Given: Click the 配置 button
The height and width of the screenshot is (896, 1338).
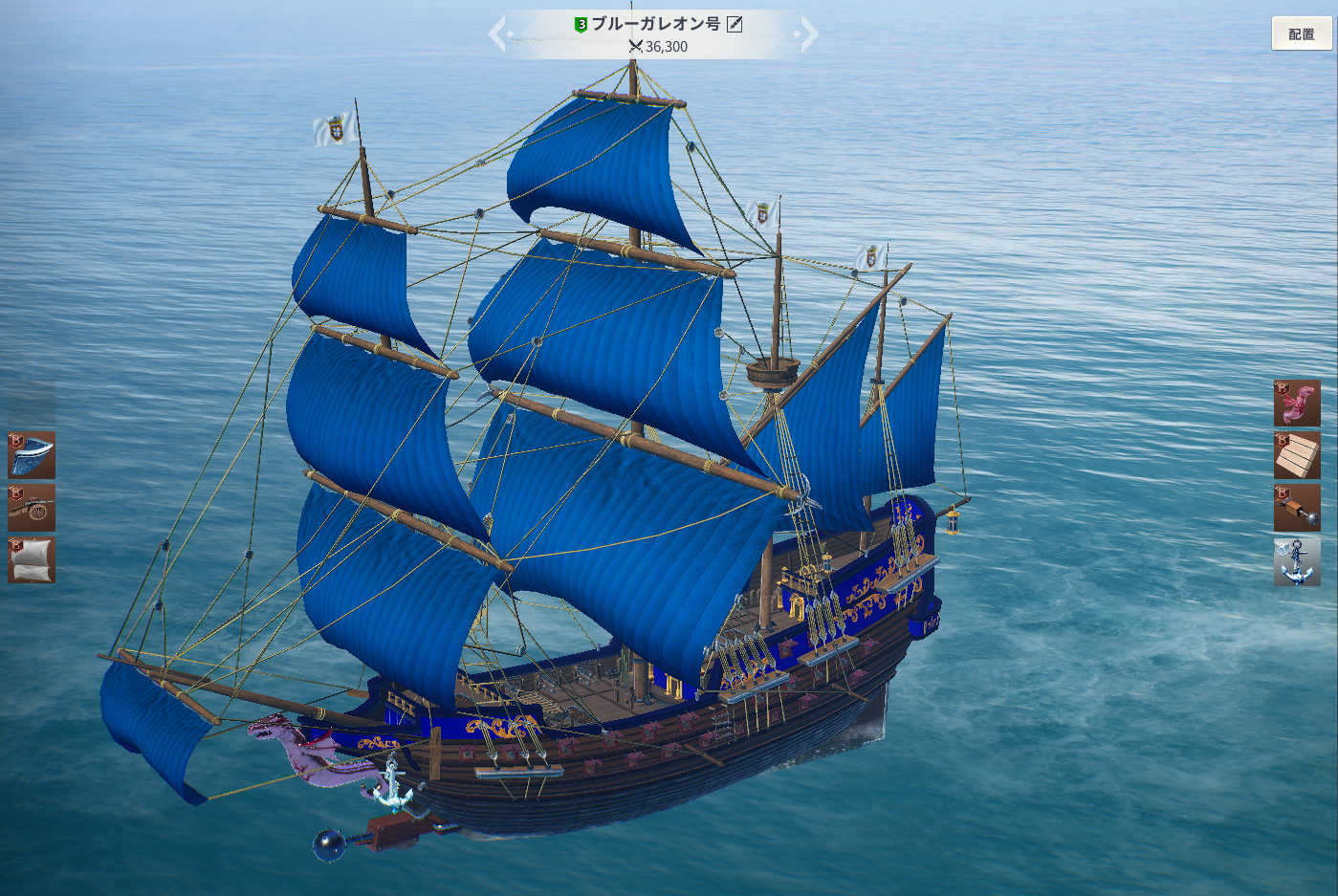Looking at the screenshot, I should (1301, 33).
